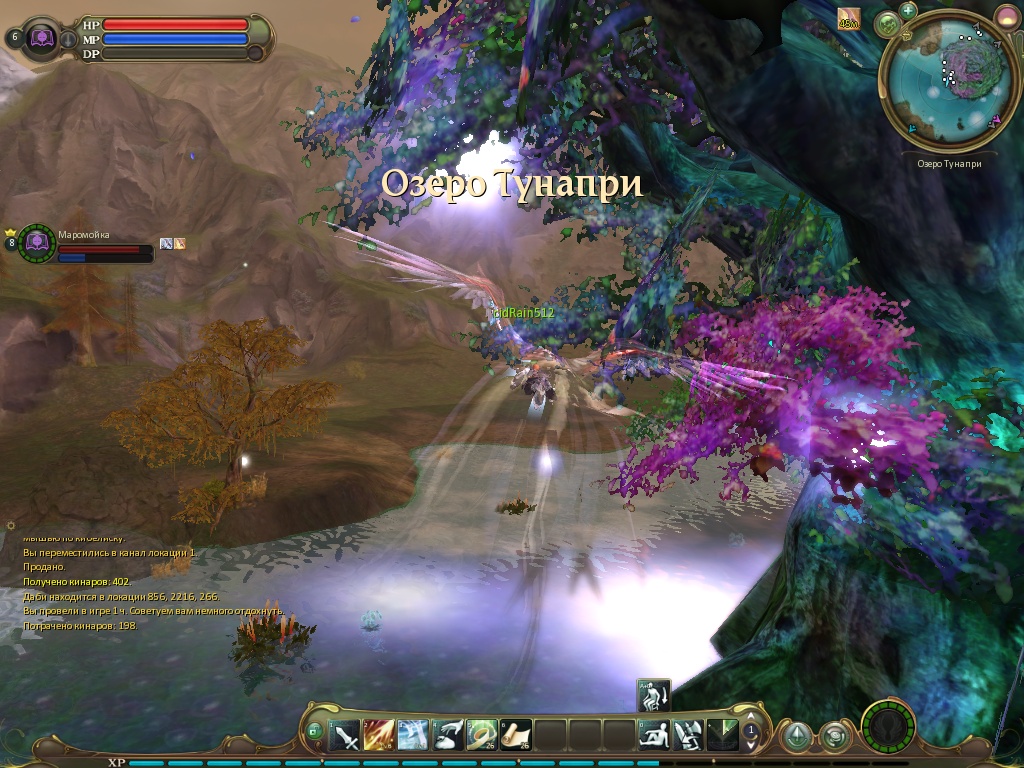Zoom in the minimap with plus button
The image size is (1024, 768).
908,11
